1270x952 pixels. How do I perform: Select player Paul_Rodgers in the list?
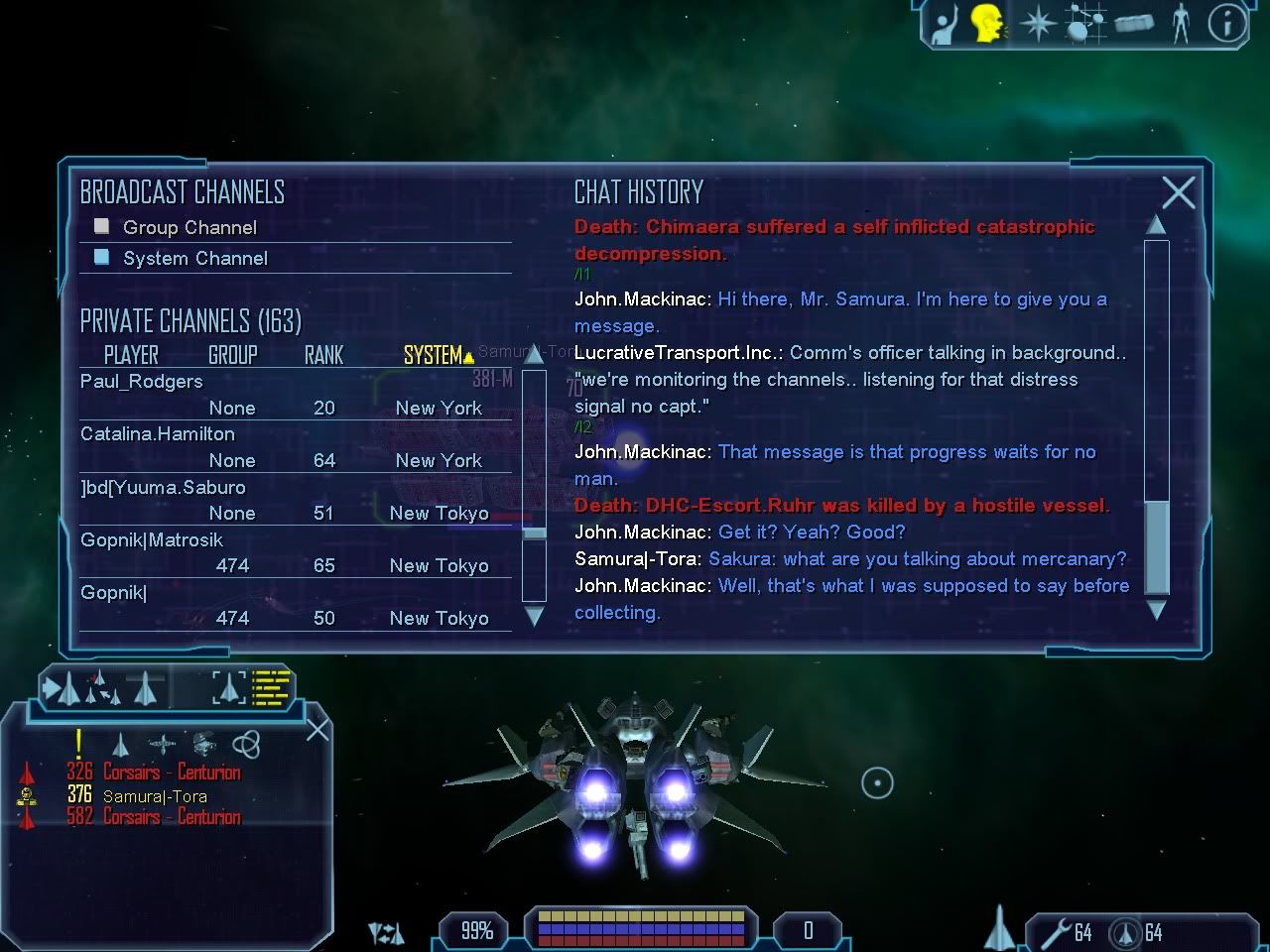tap(142, 382)
